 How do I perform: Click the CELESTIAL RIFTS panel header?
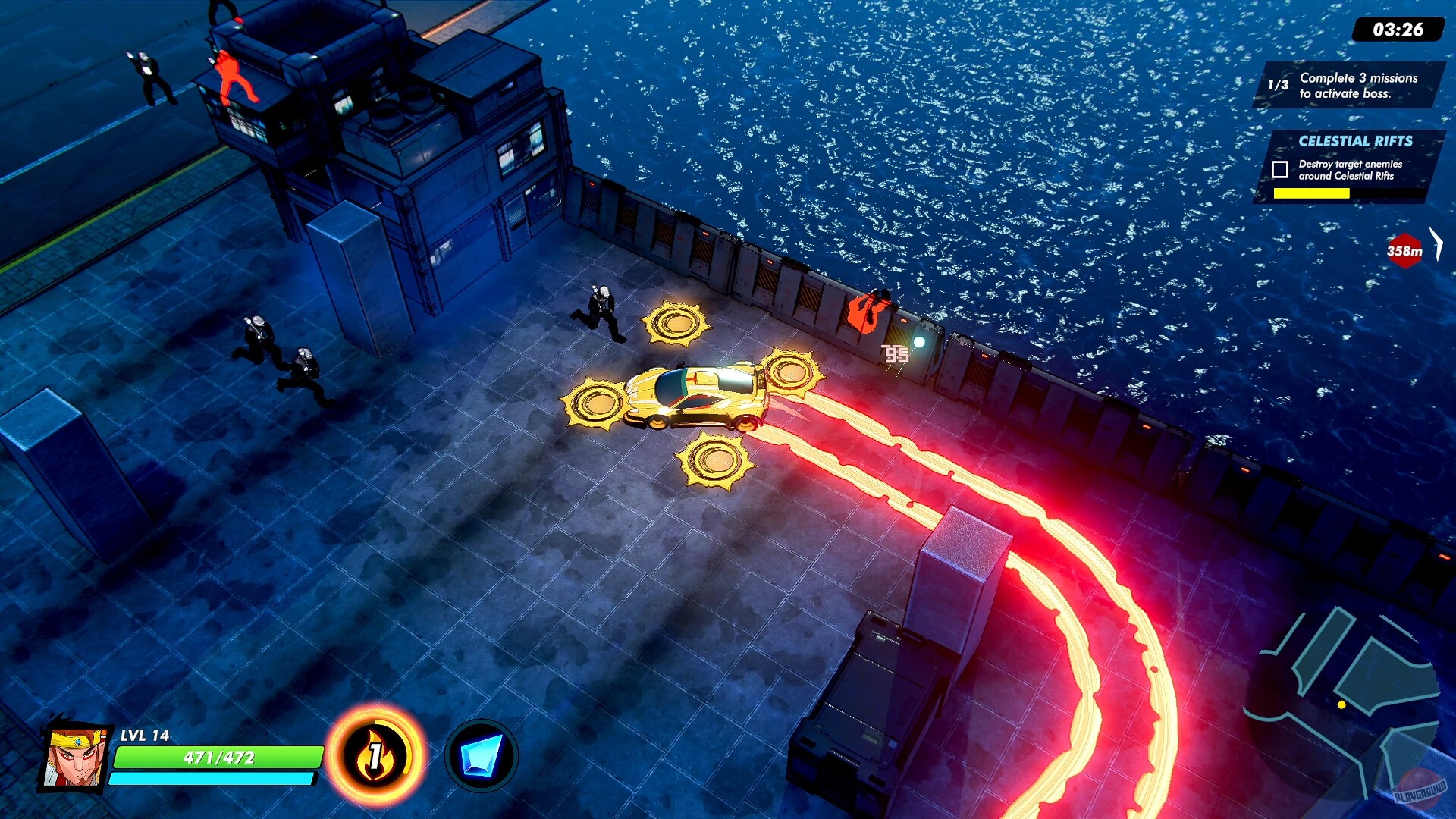pos(1354,140)
